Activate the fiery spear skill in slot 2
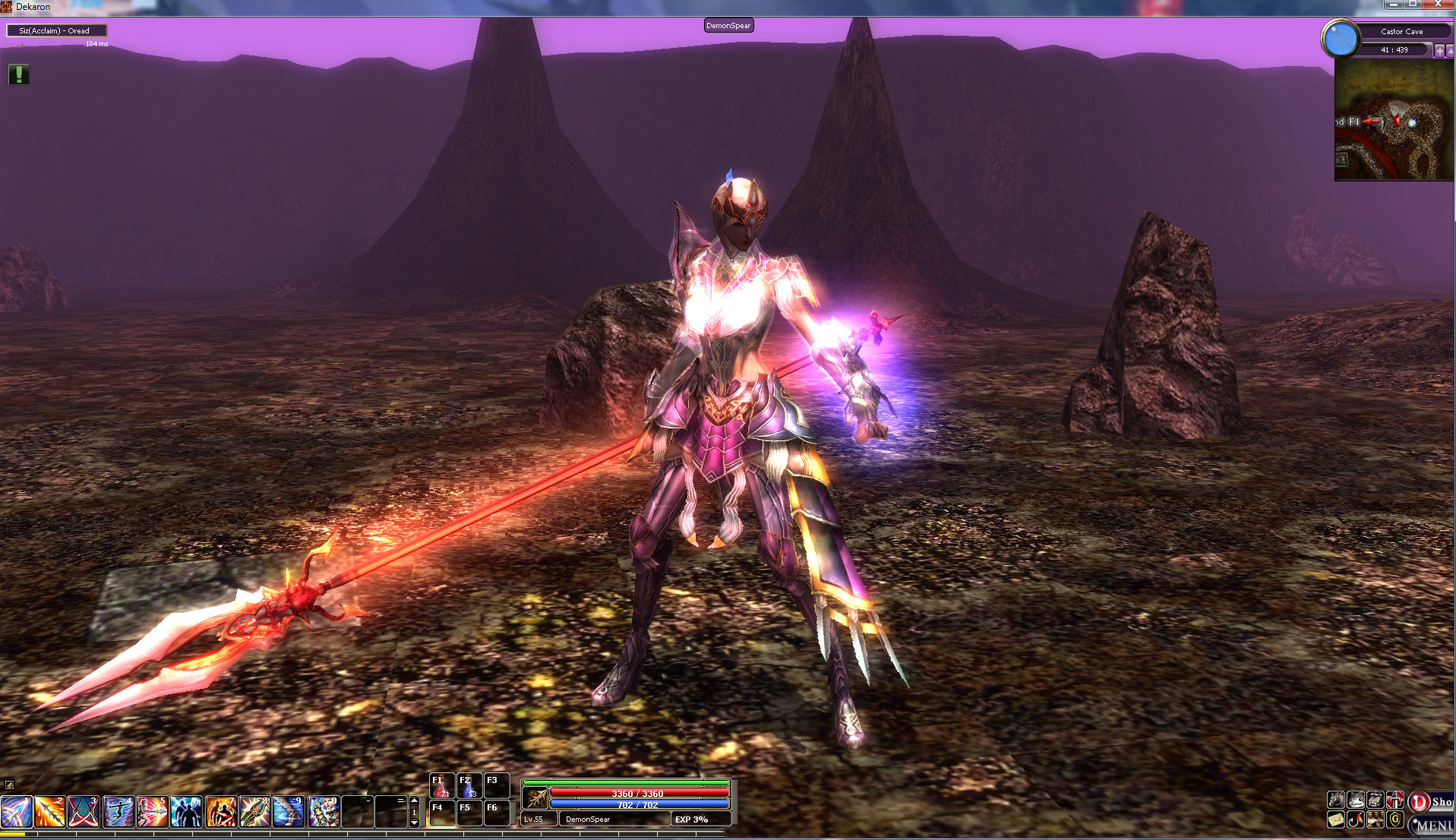1456x840 pixels. pos(49,812)
